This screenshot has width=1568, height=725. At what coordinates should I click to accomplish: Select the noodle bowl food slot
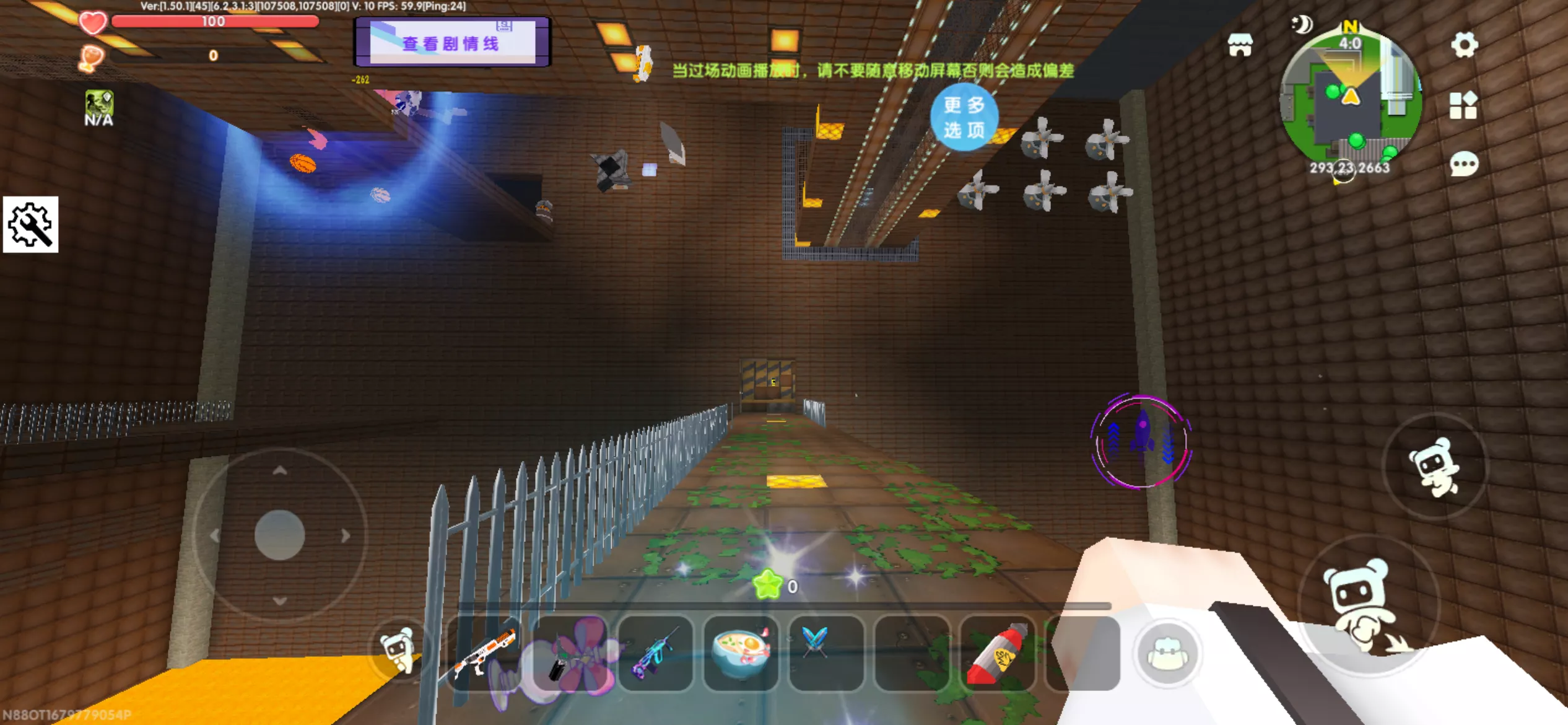[741, 654]
